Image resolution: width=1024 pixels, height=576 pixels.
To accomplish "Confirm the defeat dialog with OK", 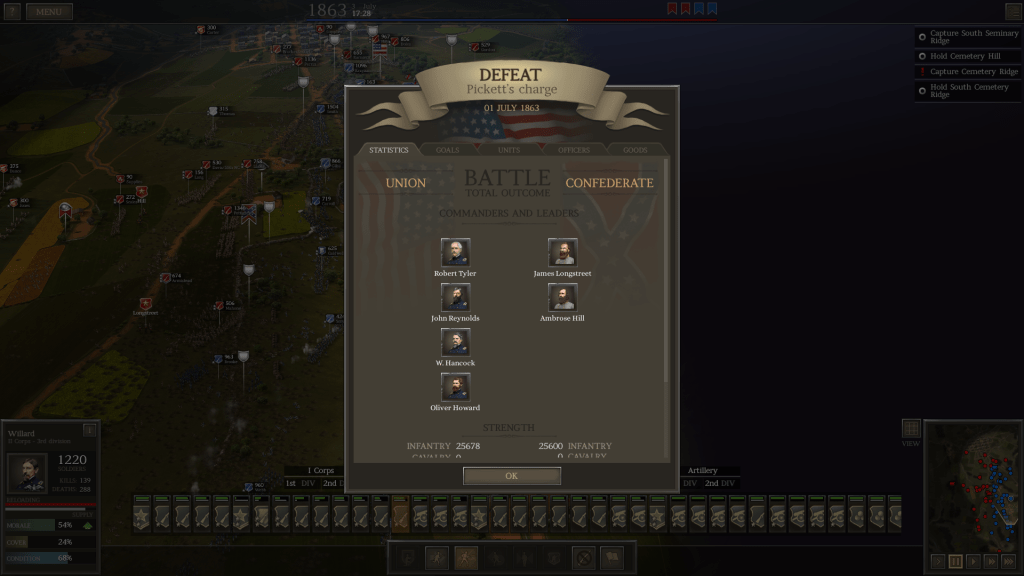I will click(511, 476).
